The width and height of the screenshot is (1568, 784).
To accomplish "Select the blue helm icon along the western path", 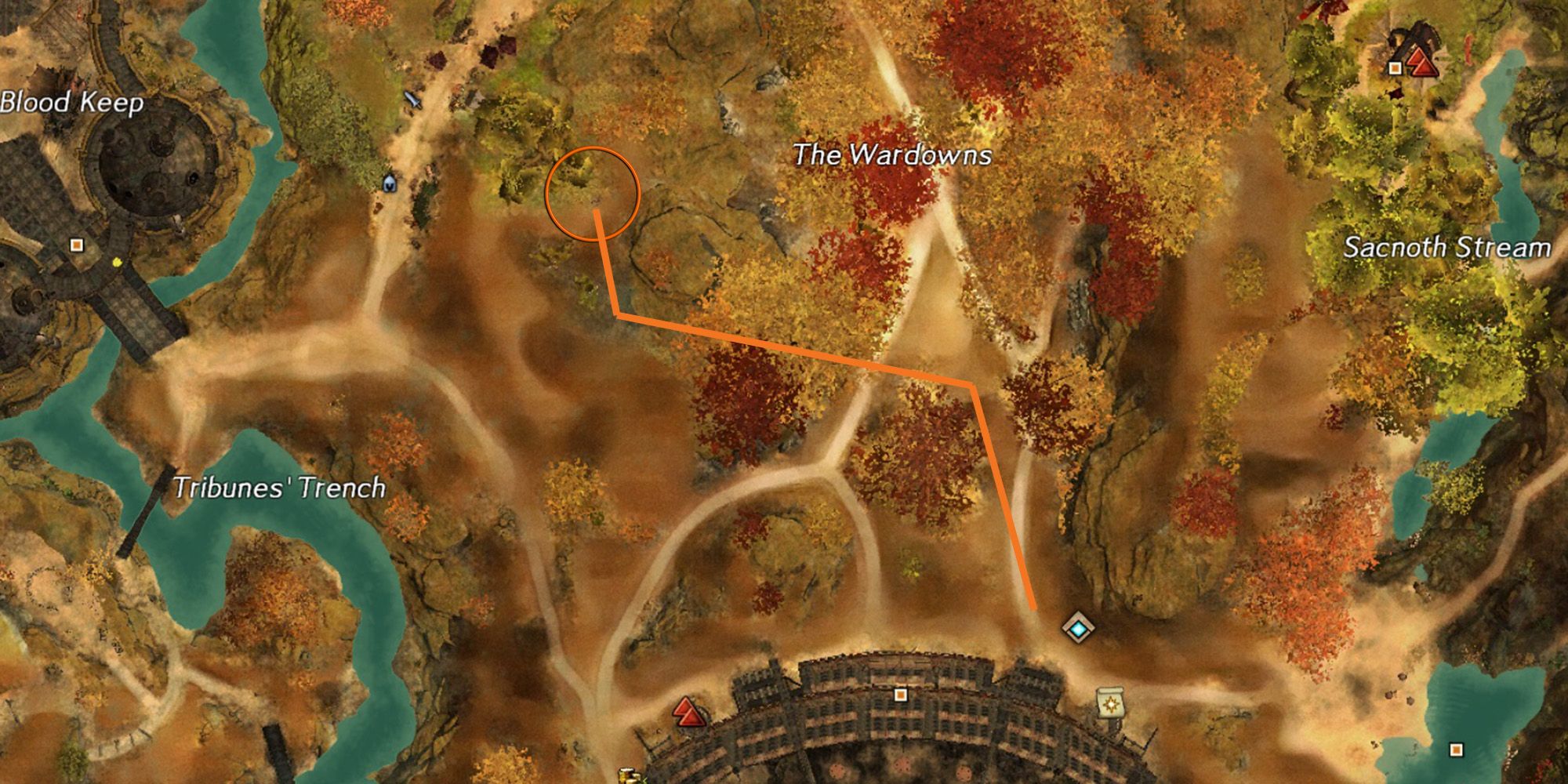I will 390,182.
